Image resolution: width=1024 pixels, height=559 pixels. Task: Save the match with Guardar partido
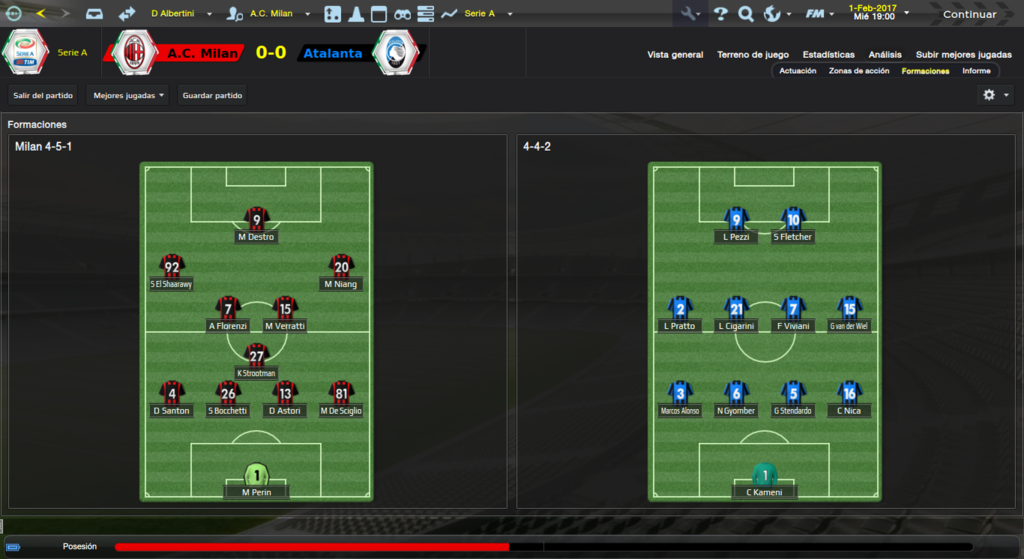(x=212, y=95)
